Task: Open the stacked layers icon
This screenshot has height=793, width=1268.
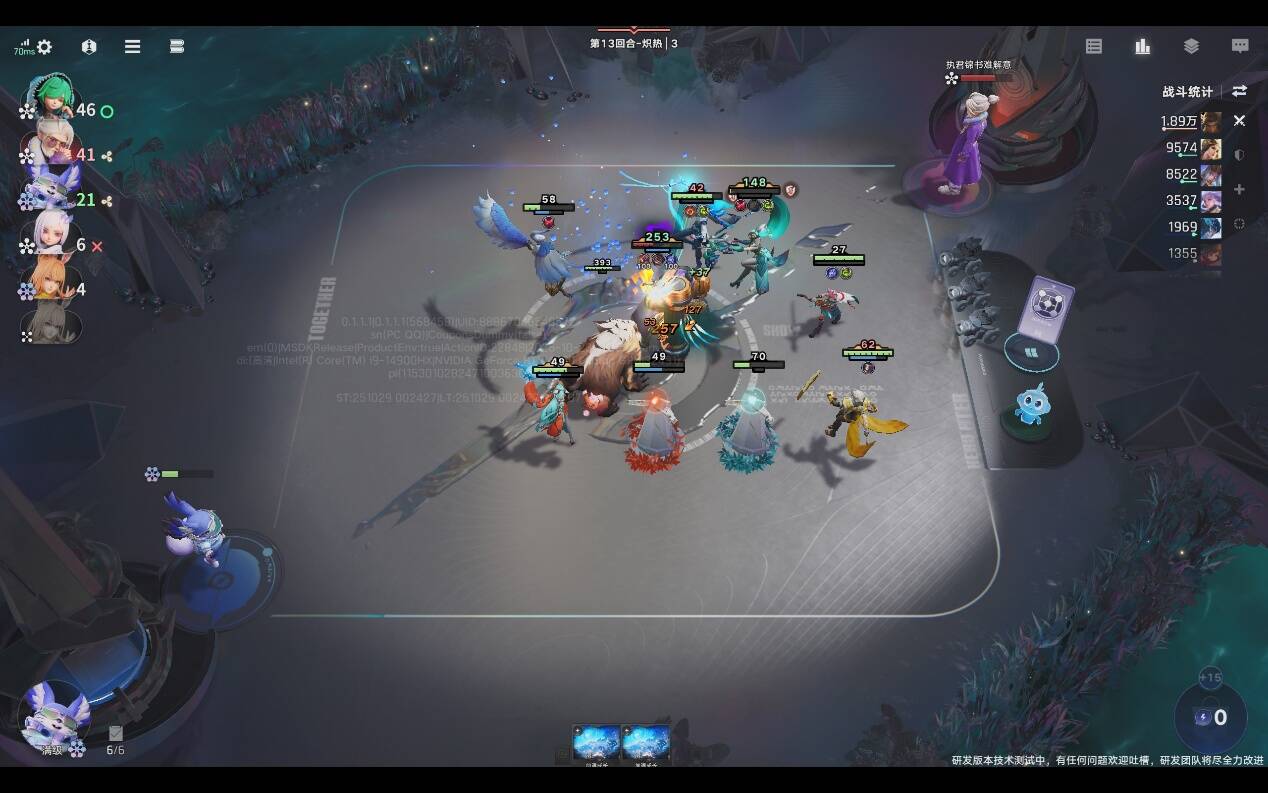Action: point(1191,46)
